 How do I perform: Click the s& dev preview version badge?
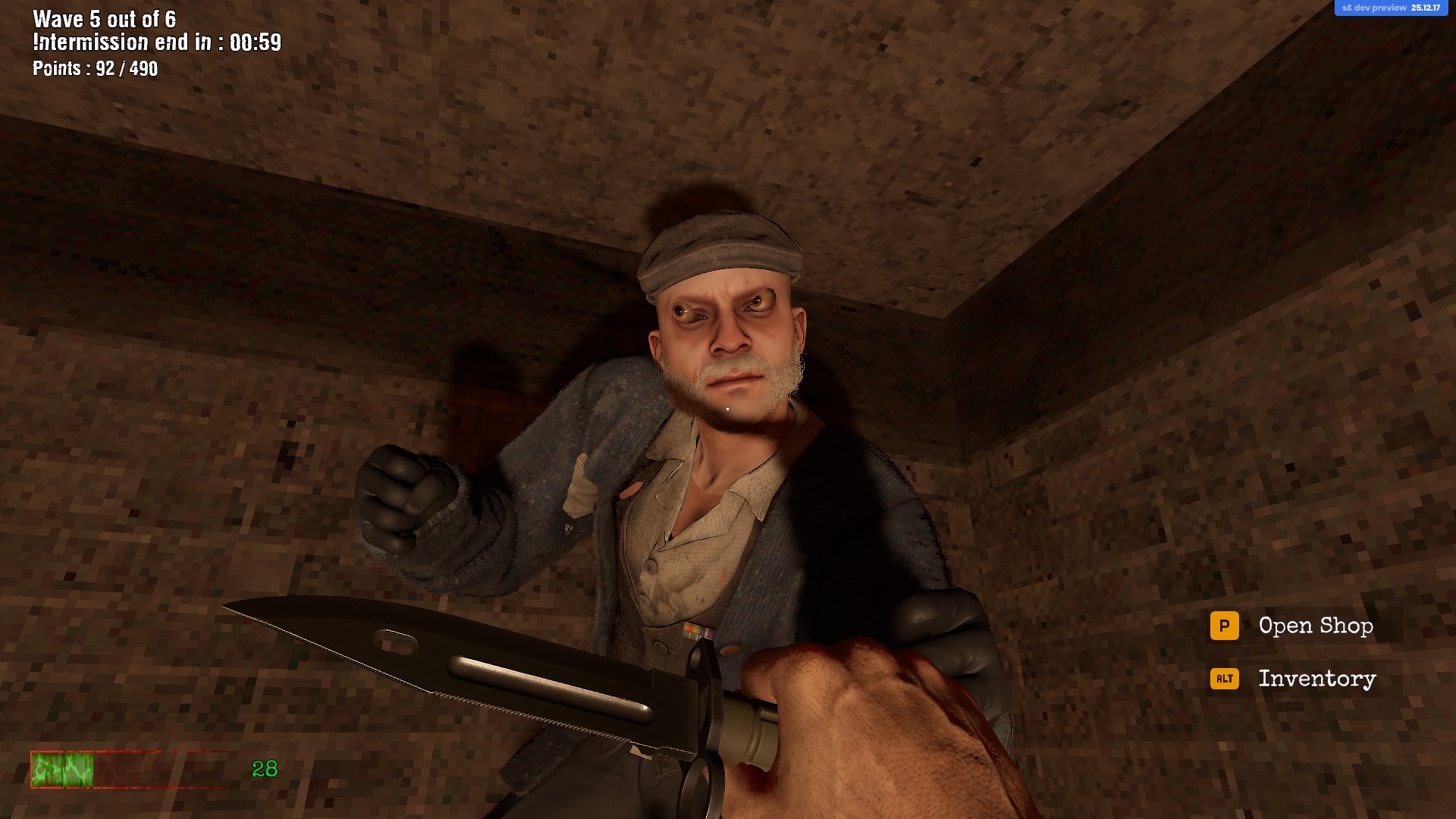(x=1390, y=8)
